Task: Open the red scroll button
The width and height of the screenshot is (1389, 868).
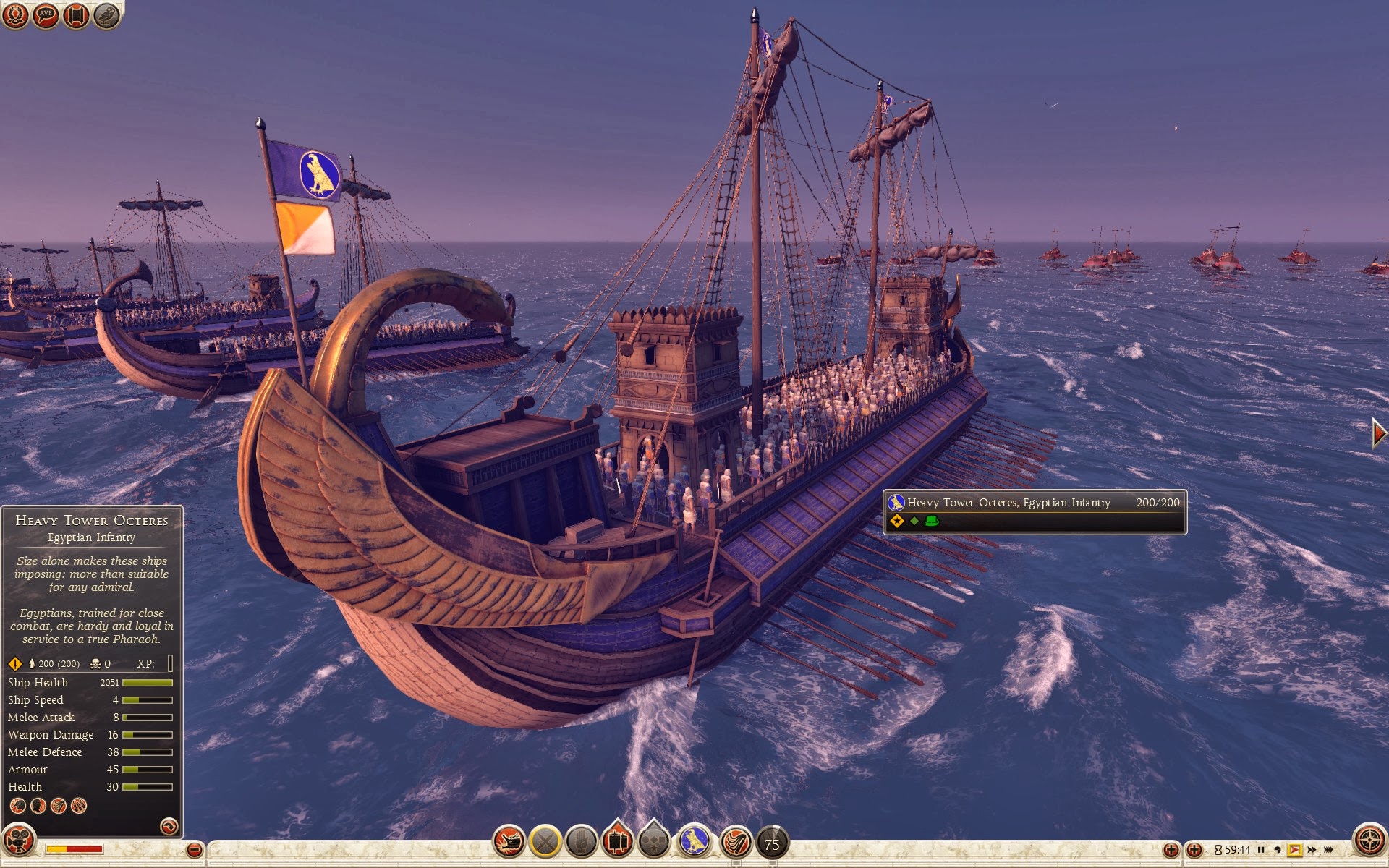Action: (76, 15)
